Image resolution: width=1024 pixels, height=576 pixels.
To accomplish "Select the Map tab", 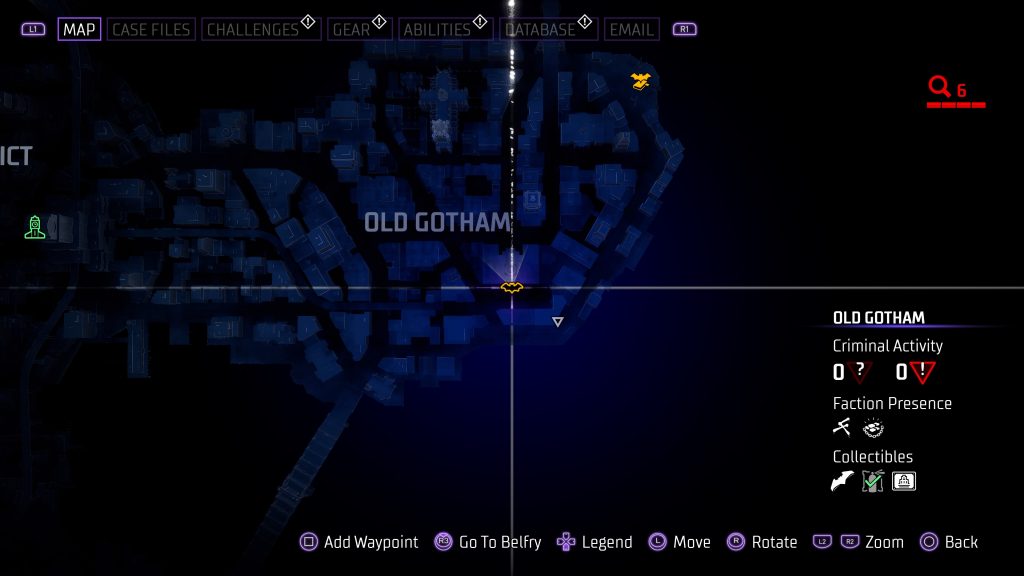I will [79, 29].
